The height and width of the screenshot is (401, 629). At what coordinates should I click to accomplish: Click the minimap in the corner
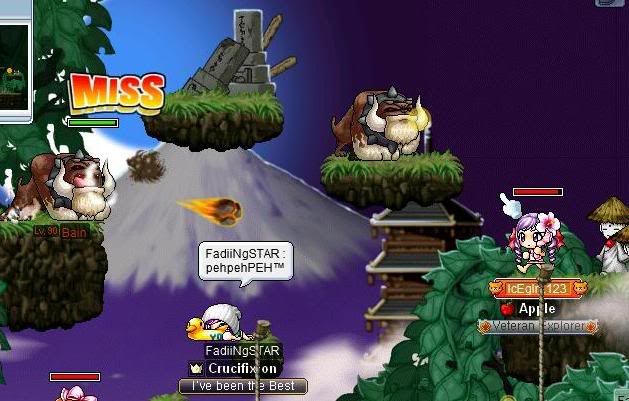click(15, 60)
